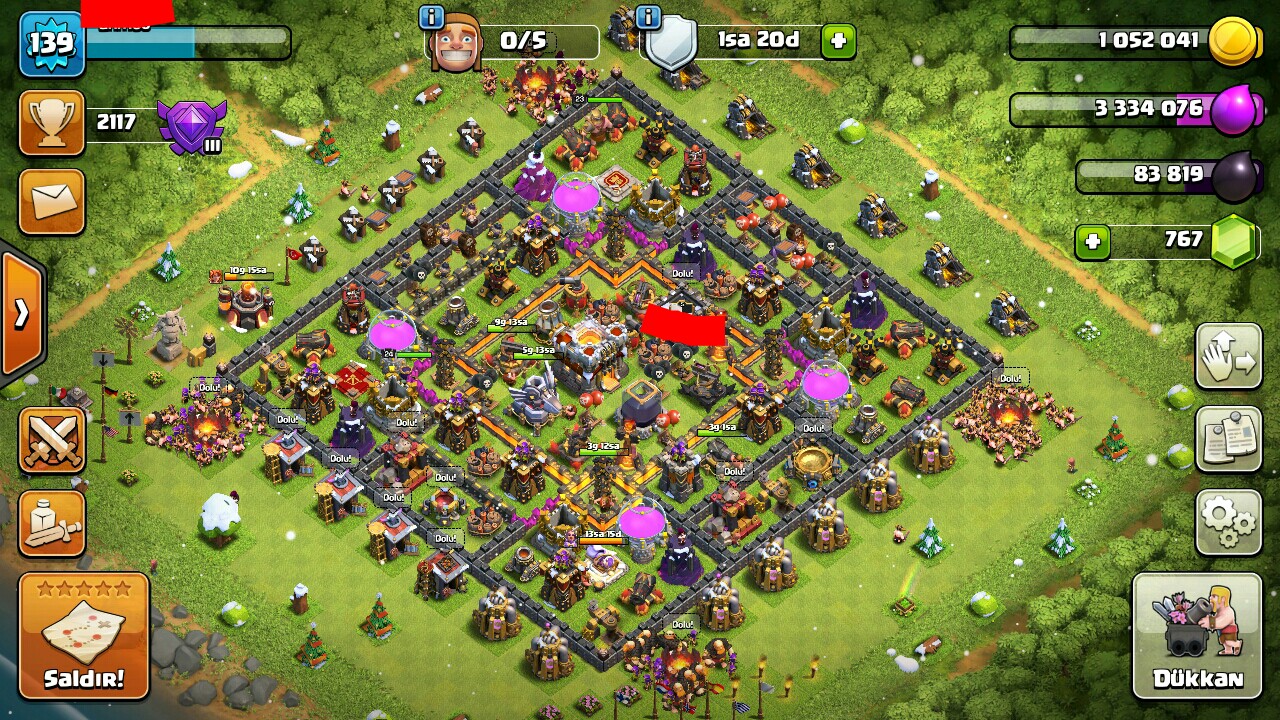Tap the Saldır! attack button

click(x=84, y=635)
